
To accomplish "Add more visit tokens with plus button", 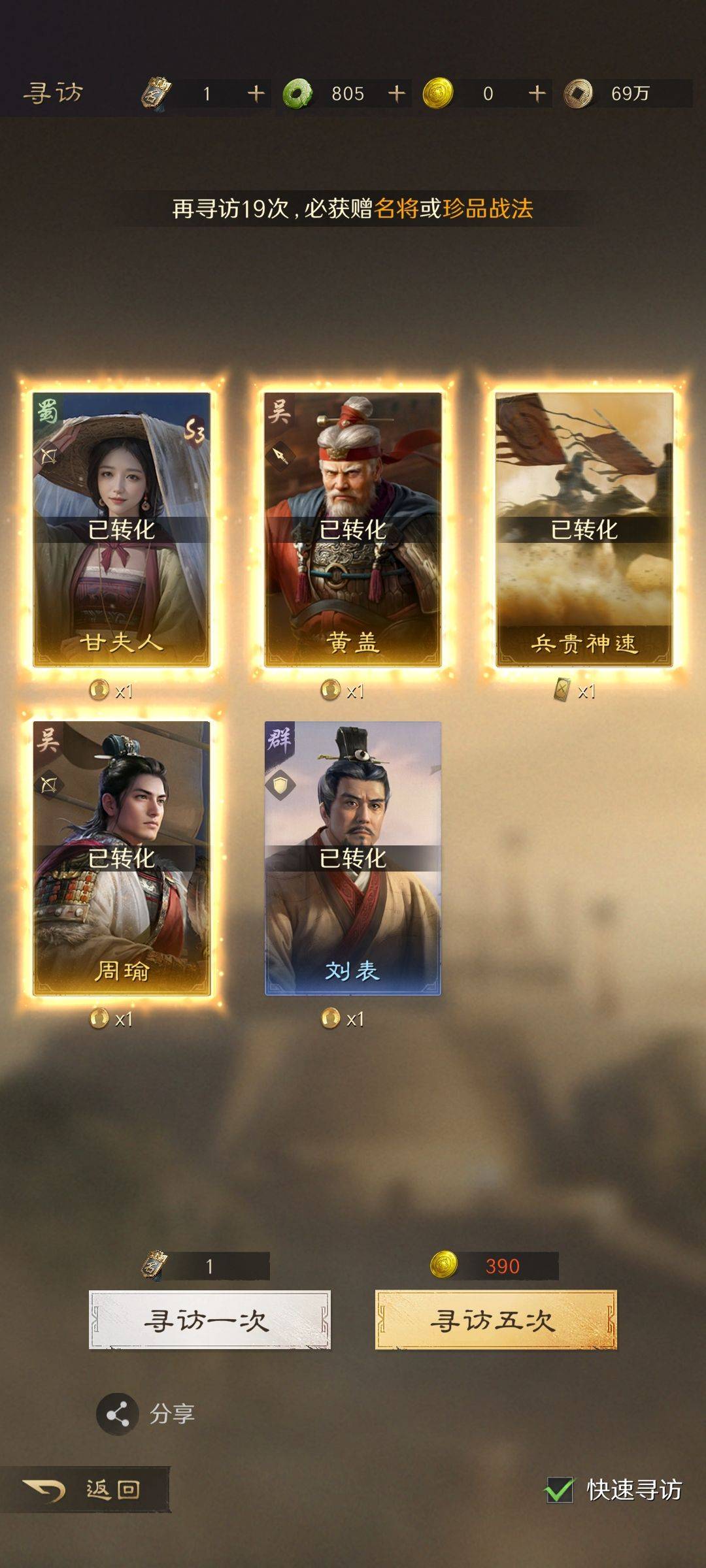I will pyautogui.click(x=256, y=93).
